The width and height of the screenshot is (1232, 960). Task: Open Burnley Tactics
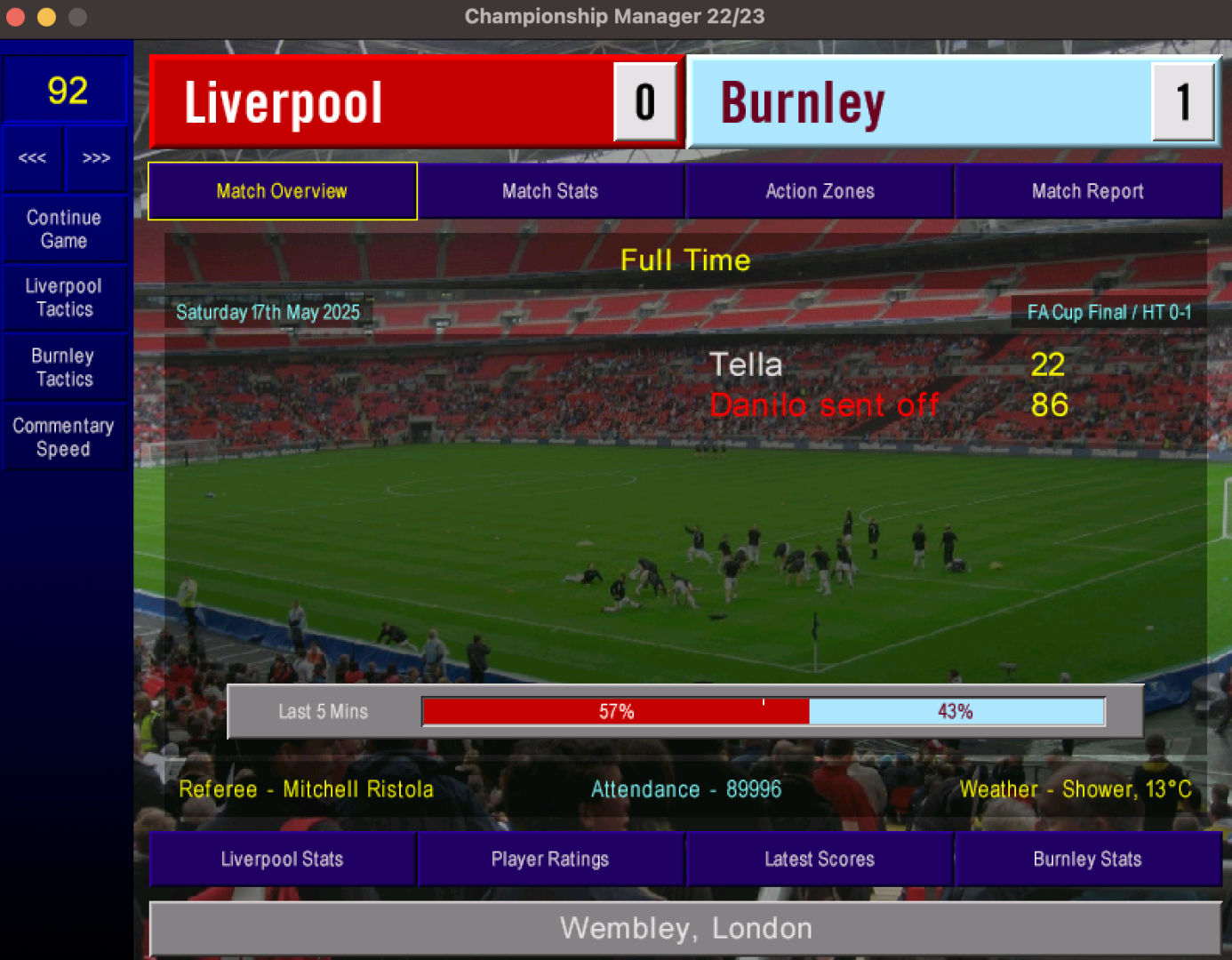[x=64, y=367]
